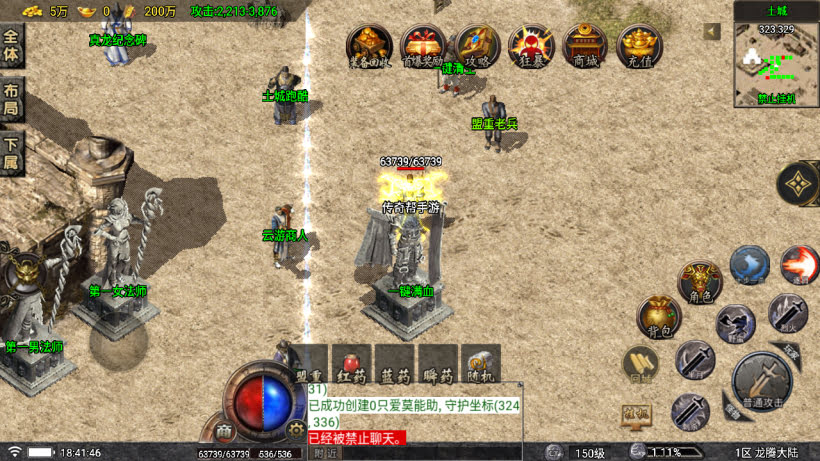Image resolution: width=820 pixels, height=461 pixels.
Task: Select the 全体 tab on the left
Action: [11, 46]
